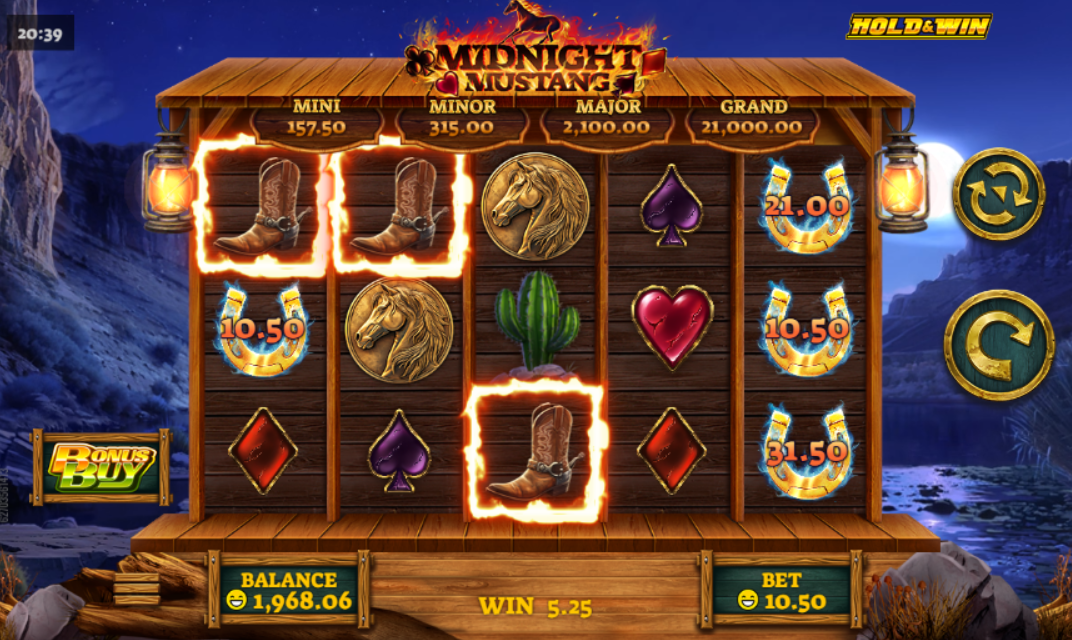Spin the reels with the large arrow button
Viewport: 1072px width, 640px height.
pyautogui.click(x=998, y=345)
